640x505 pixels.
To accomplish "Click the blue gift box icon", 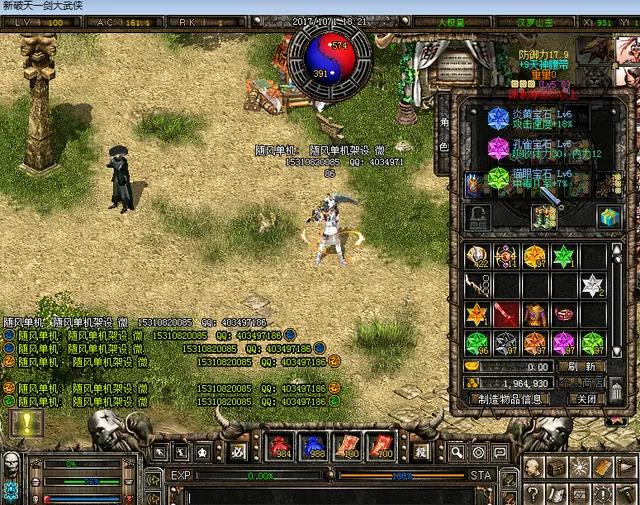I will click(608, 216).
